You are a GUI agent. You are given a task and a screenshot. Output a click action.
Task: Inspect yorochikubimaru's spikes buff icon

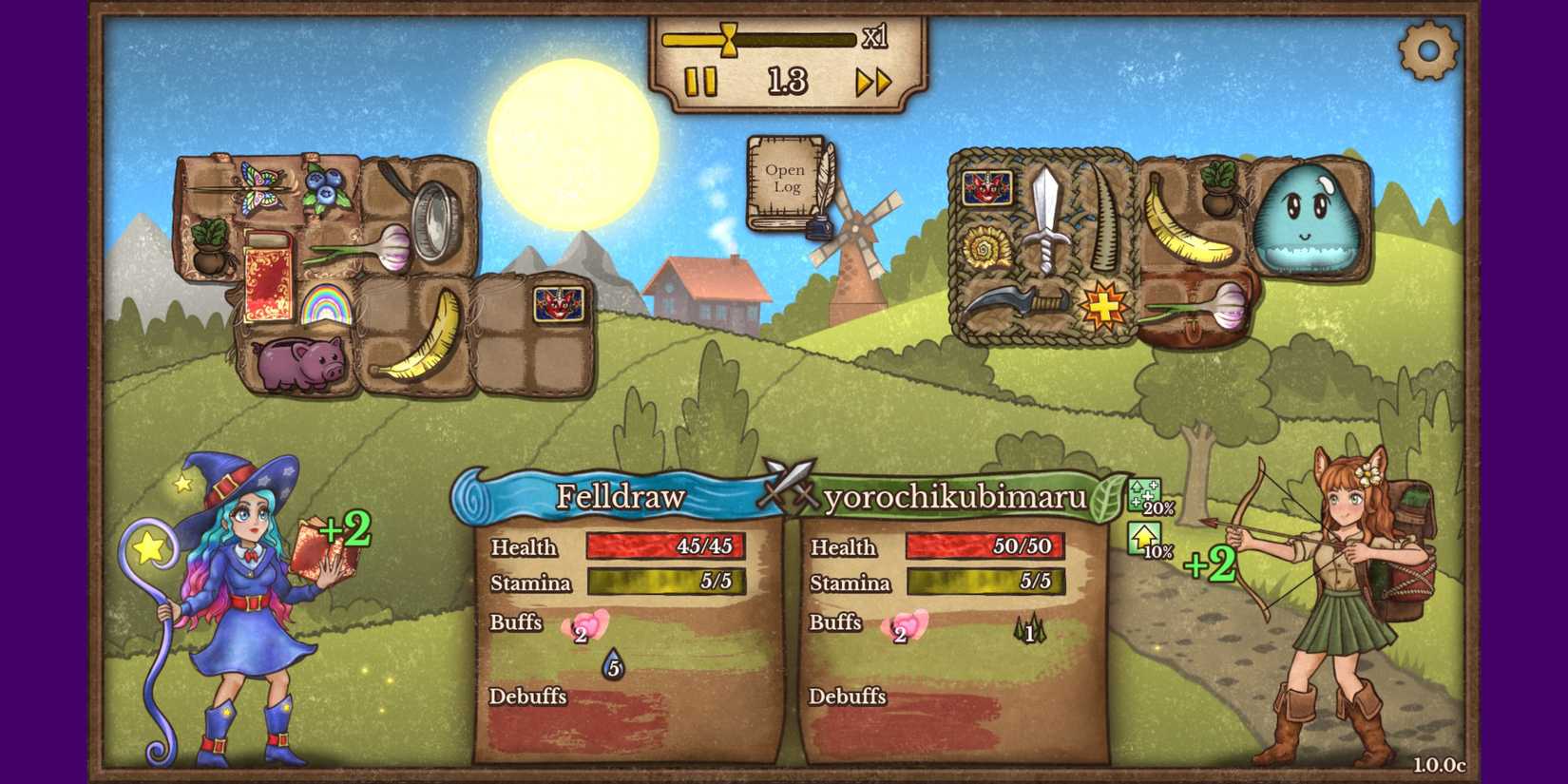tap(1028, 629)
